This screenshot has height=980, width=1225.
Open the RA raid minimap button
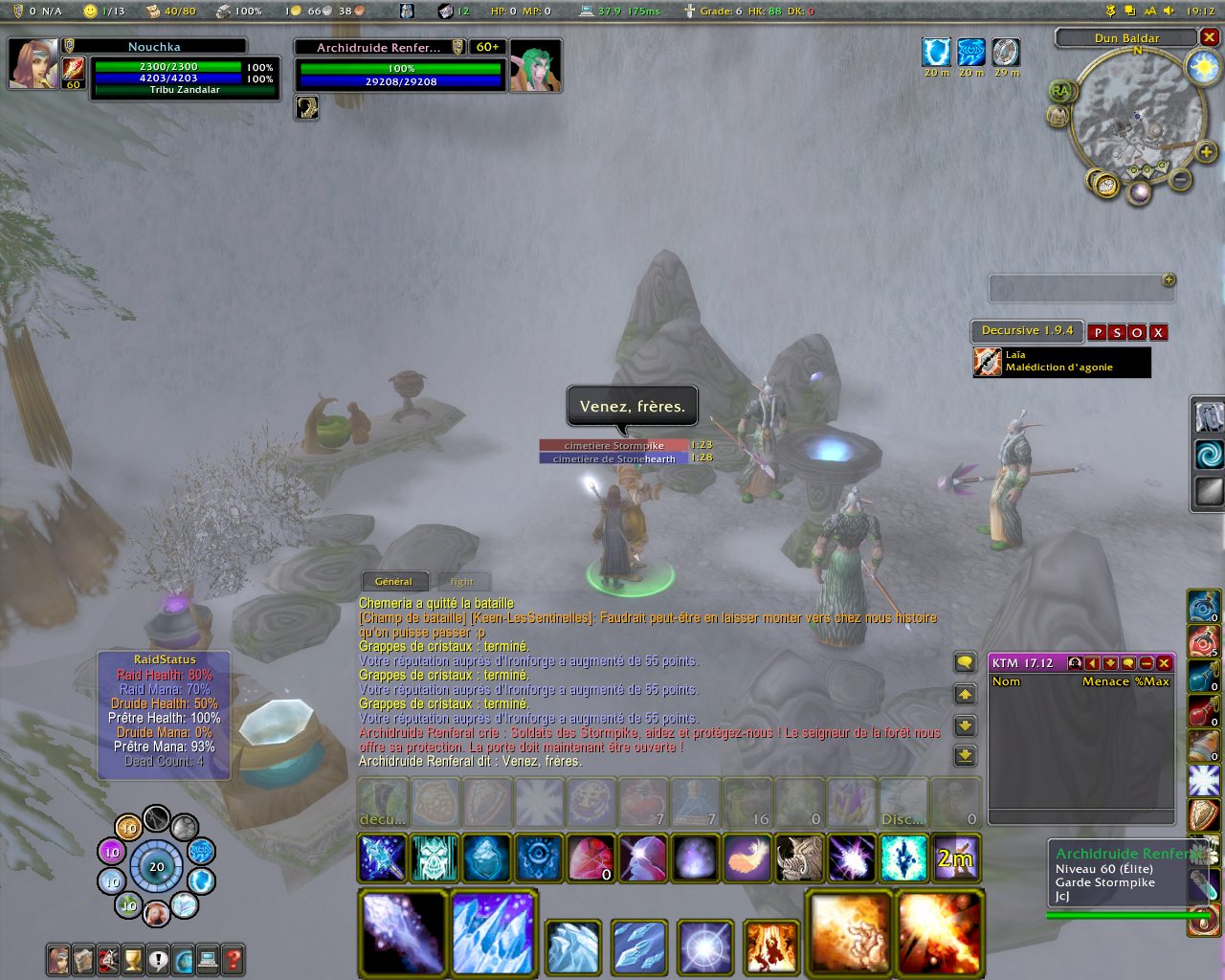[x=1061, y=91]
